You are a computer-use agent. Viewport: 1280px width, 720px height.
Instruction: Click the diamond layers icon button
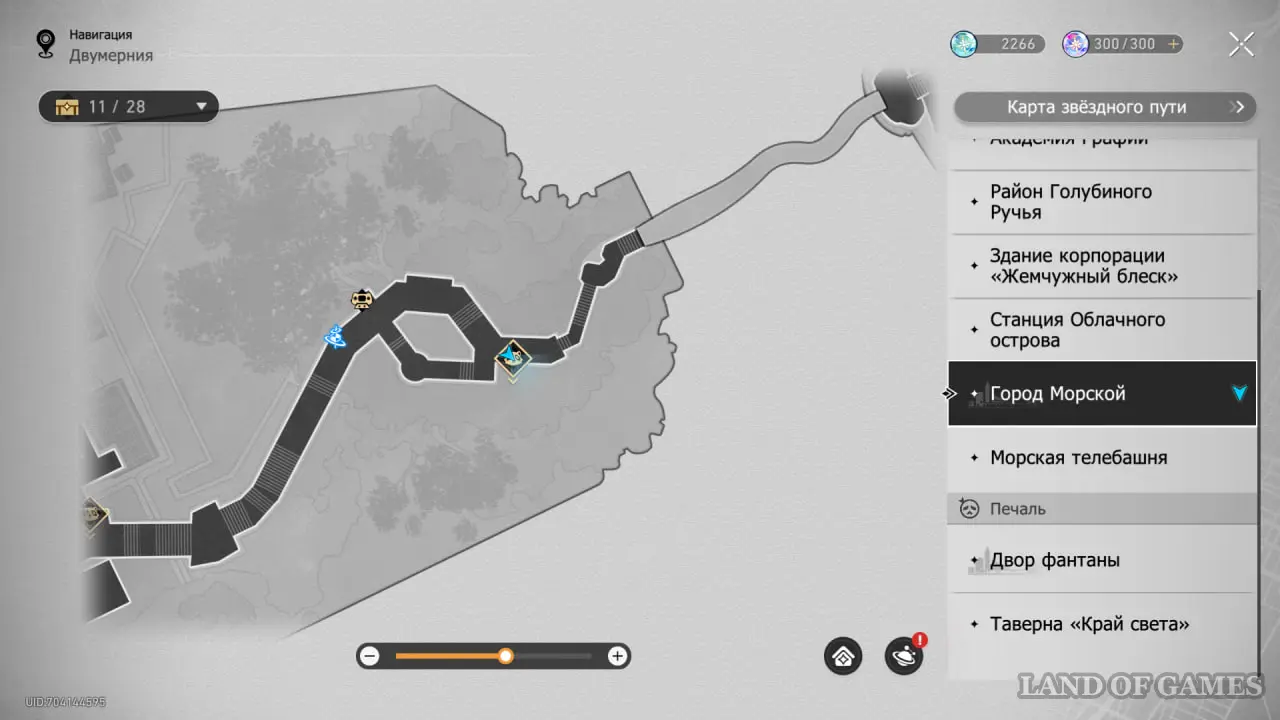pyautogui.click(x=843, y=657)
